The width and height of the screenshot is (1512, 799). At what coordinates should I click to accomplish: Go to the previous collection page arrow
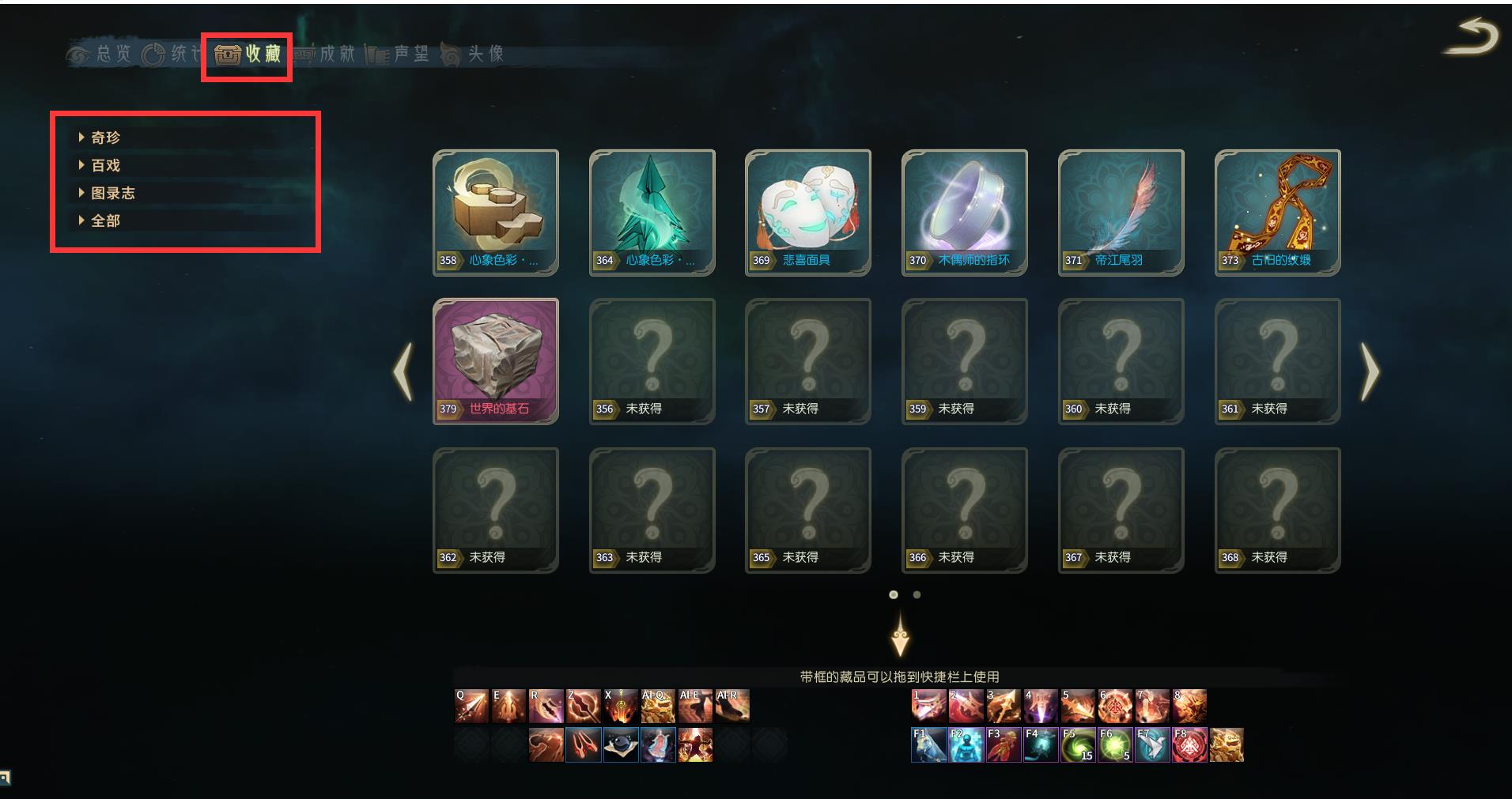tap(403, 371)
